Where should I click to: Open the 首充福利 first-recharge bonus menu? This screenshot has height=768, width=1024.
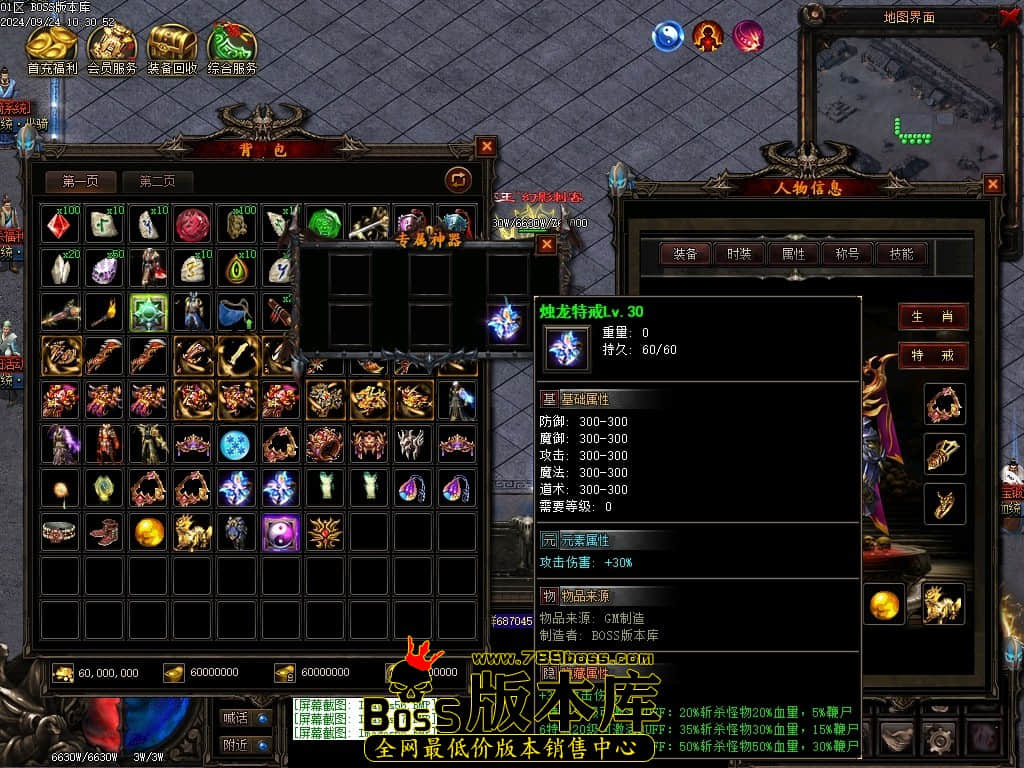pos(53,50)
